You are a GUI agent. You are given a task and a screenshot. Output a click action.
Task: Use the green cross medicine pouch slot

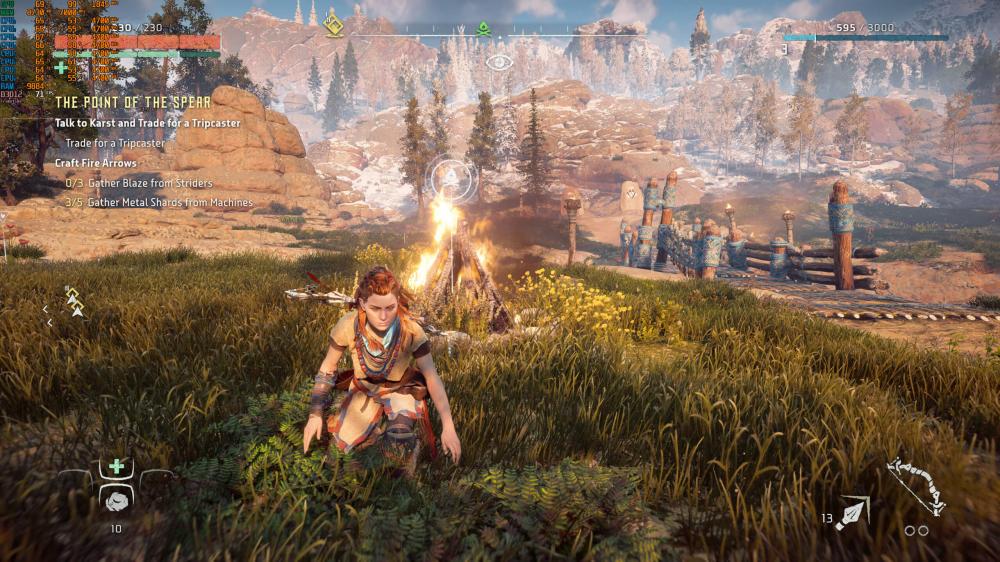point(117,467)
